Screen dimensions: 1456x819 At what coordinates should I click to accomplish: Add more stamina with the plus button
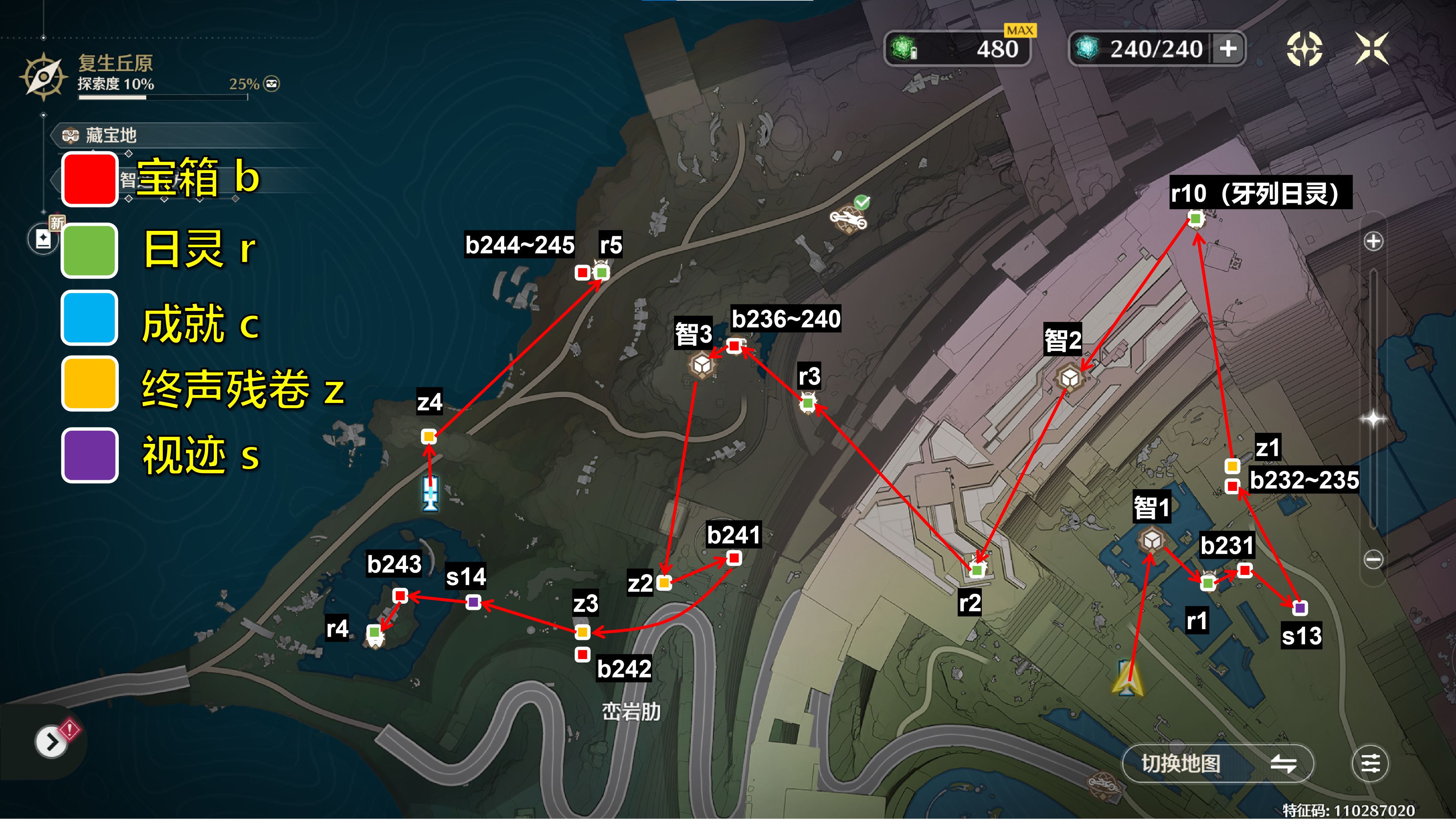pyautogui.click(x=1228, y=49)
